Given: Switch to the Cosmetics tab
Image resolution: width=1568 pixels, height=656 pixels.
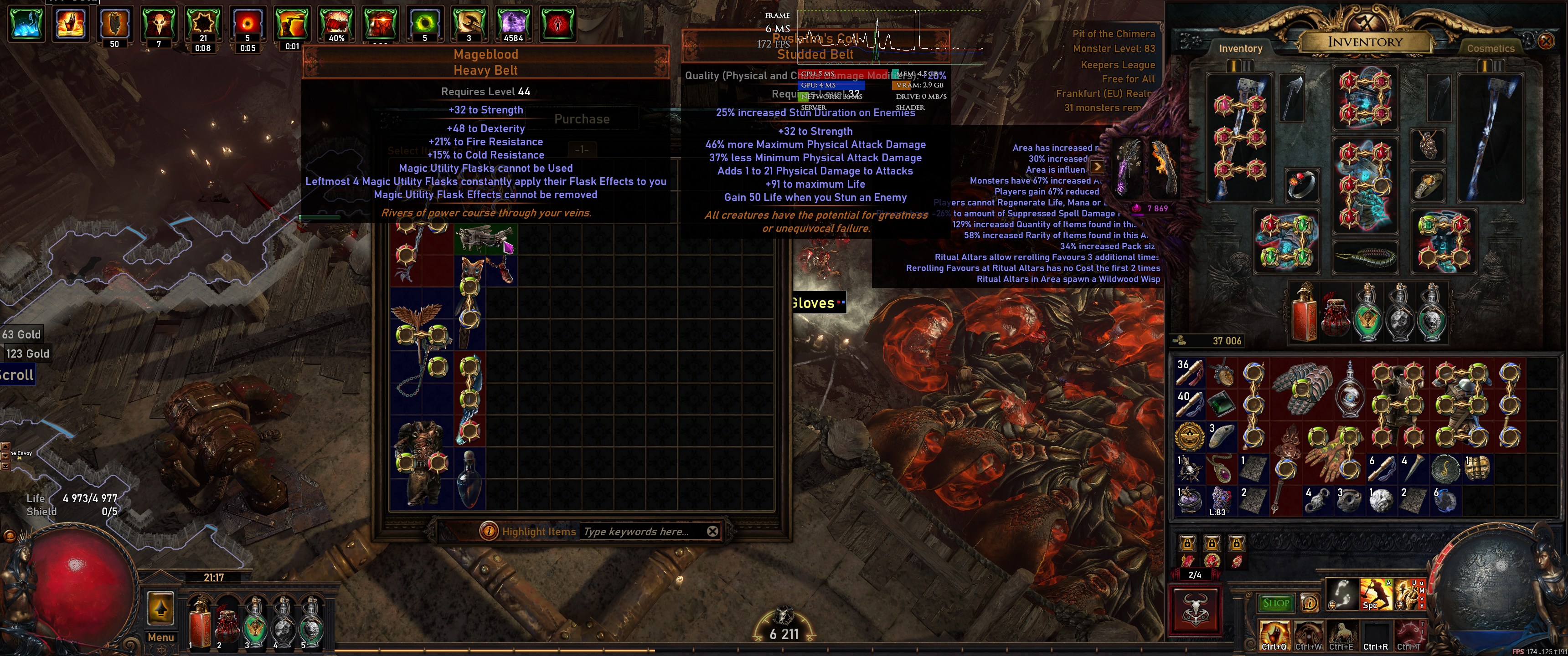Looking at the screenshot, I should [x=1490, y=49].
